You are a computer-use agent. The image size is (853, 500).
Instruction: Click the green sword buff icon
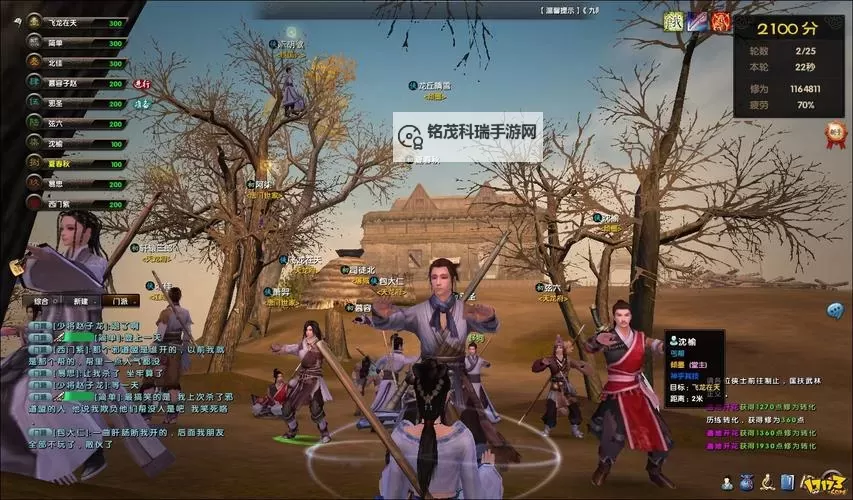675,20
